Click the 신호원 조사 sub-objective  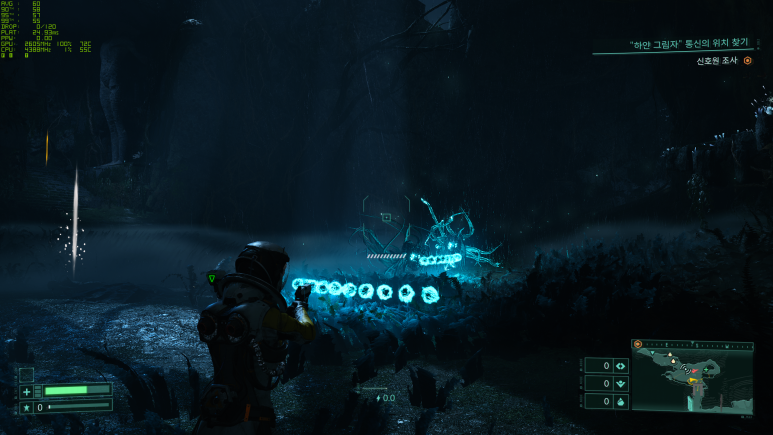coord(717,61)
